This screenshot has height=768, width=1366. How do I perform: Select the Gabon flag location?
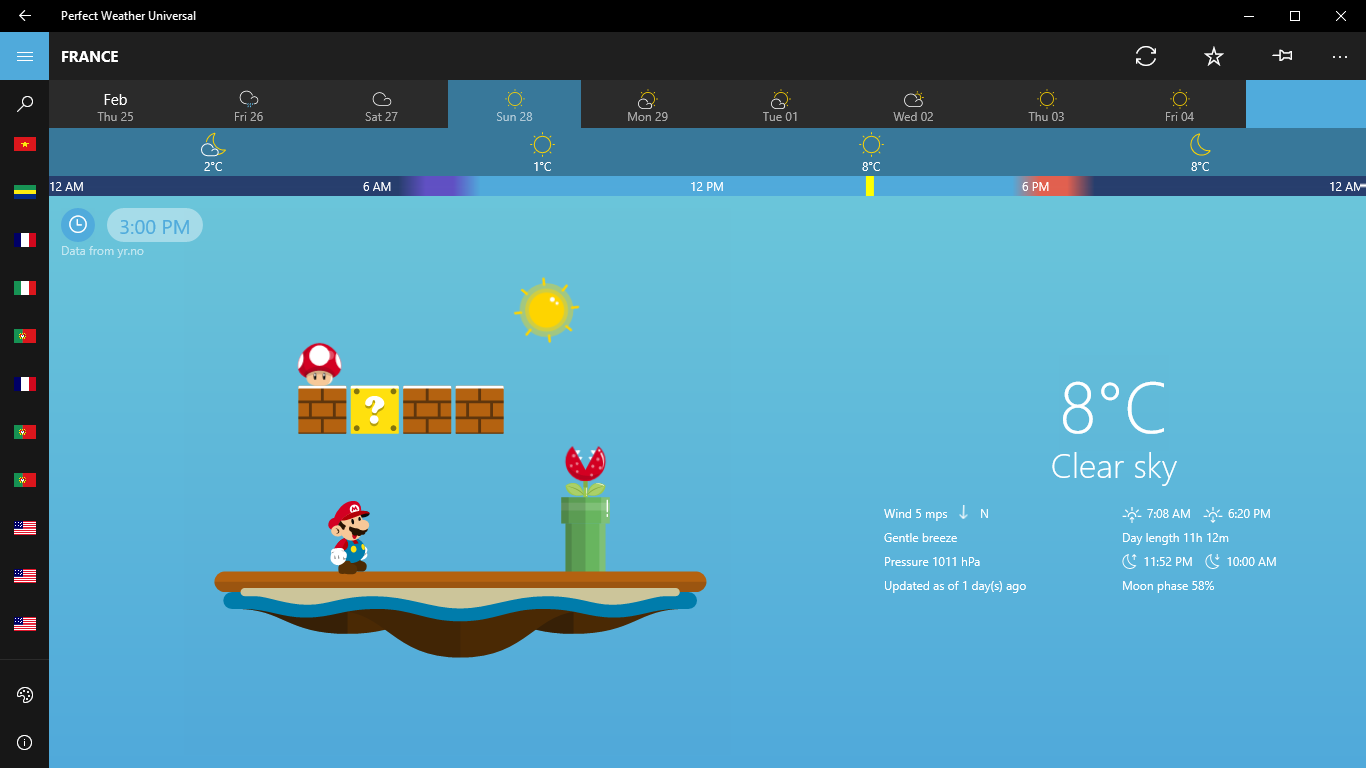tap(24, 191)
